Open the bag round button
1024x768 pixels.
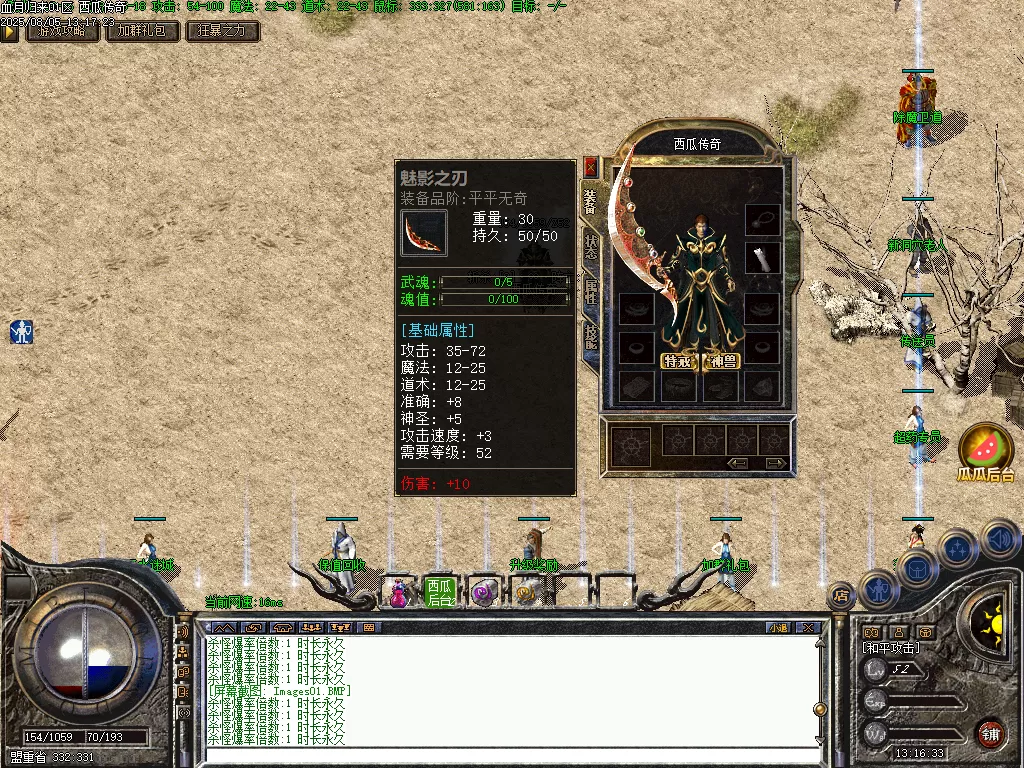pyautogui.click(x=916, y=567)
